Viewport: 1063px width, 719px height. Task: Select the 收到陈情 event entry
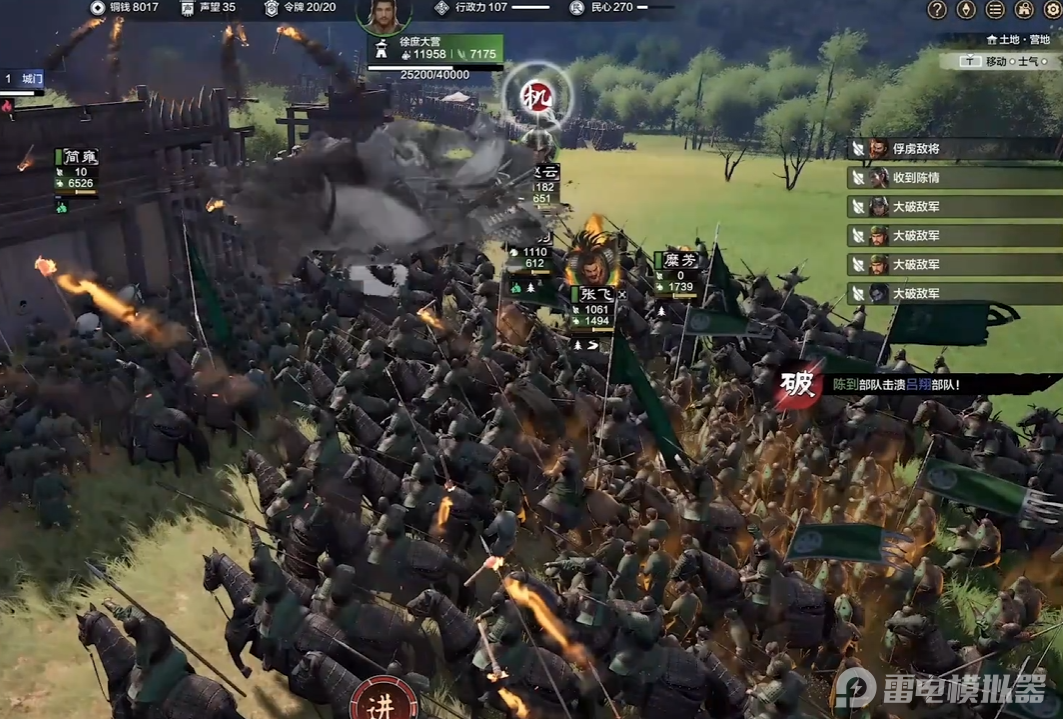[955, 178]
